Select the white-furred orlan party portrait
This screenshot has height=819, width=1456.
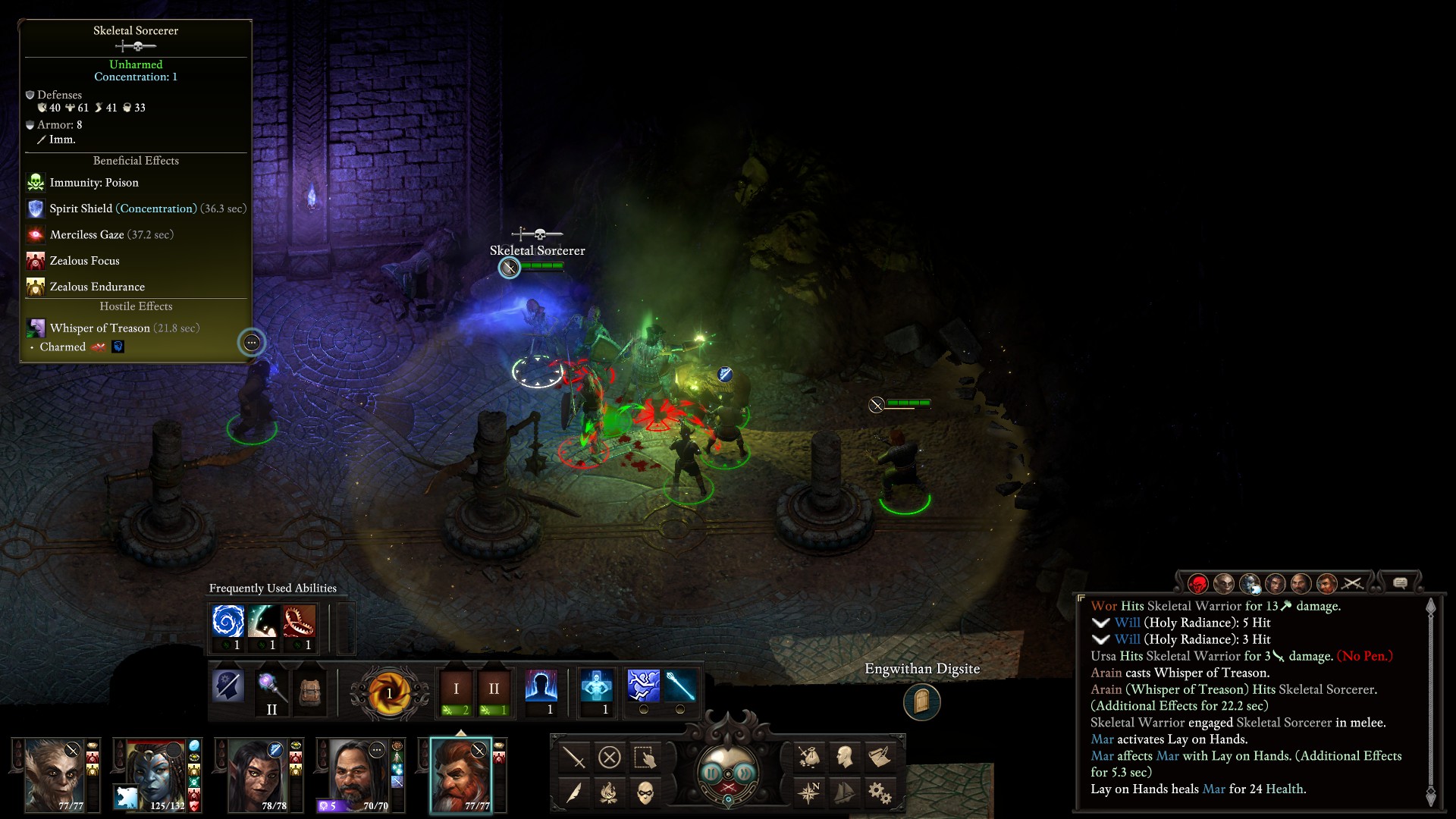pyautogui.click(x=55, y=775)
